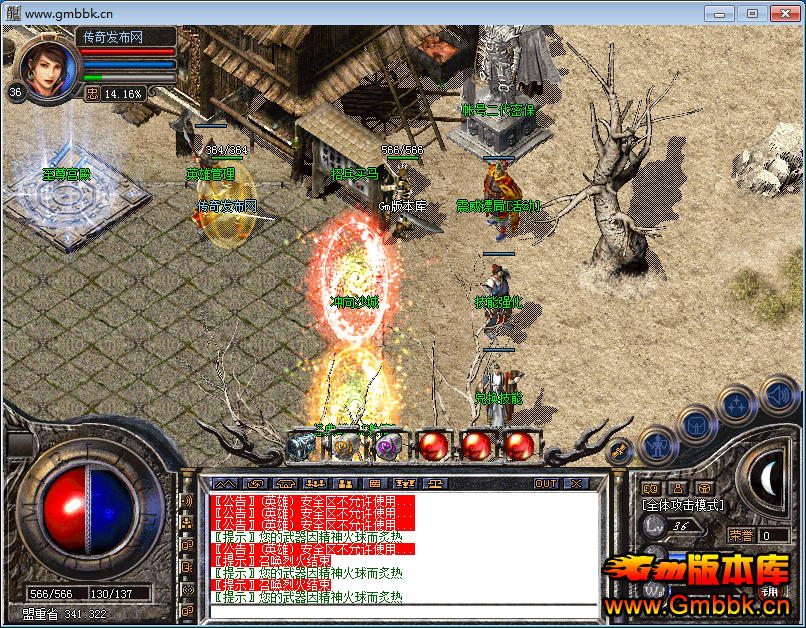The height and width of the screenshot is (628, 806).
Task: Open the skills sparkle round button
Action: (x=736, y=404)
